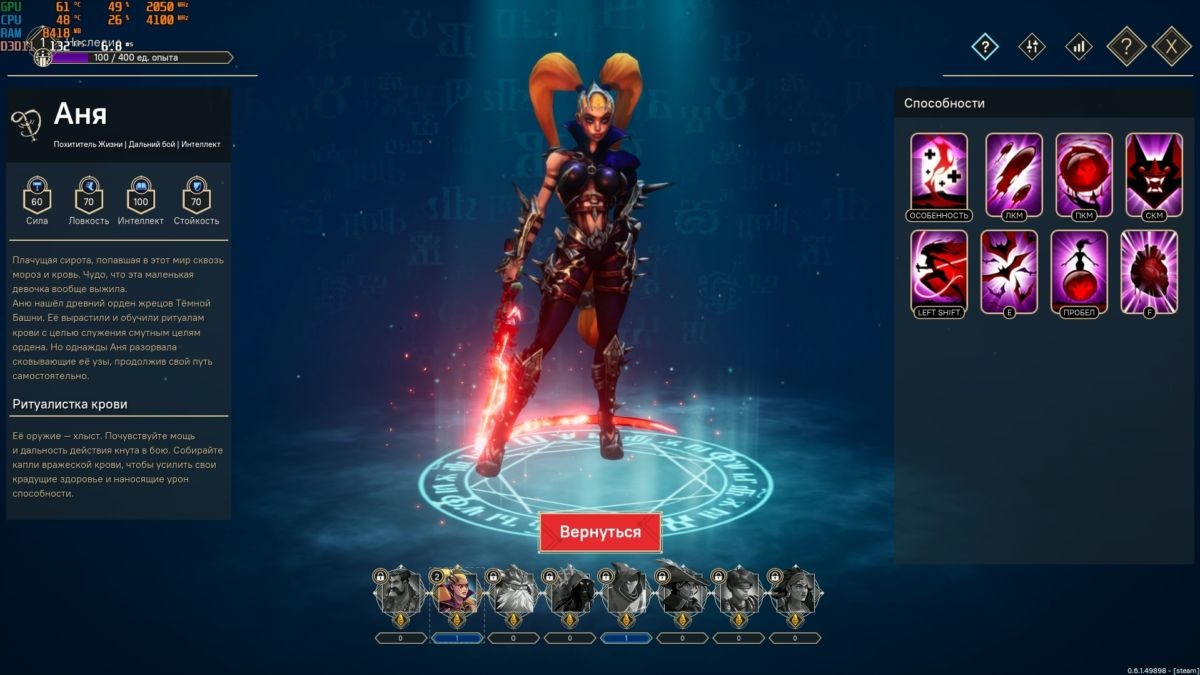The width and height of the screenshot is (1200, 675).
Task: Close the hero screen with the X button
Action: [x=1171, y=46]
